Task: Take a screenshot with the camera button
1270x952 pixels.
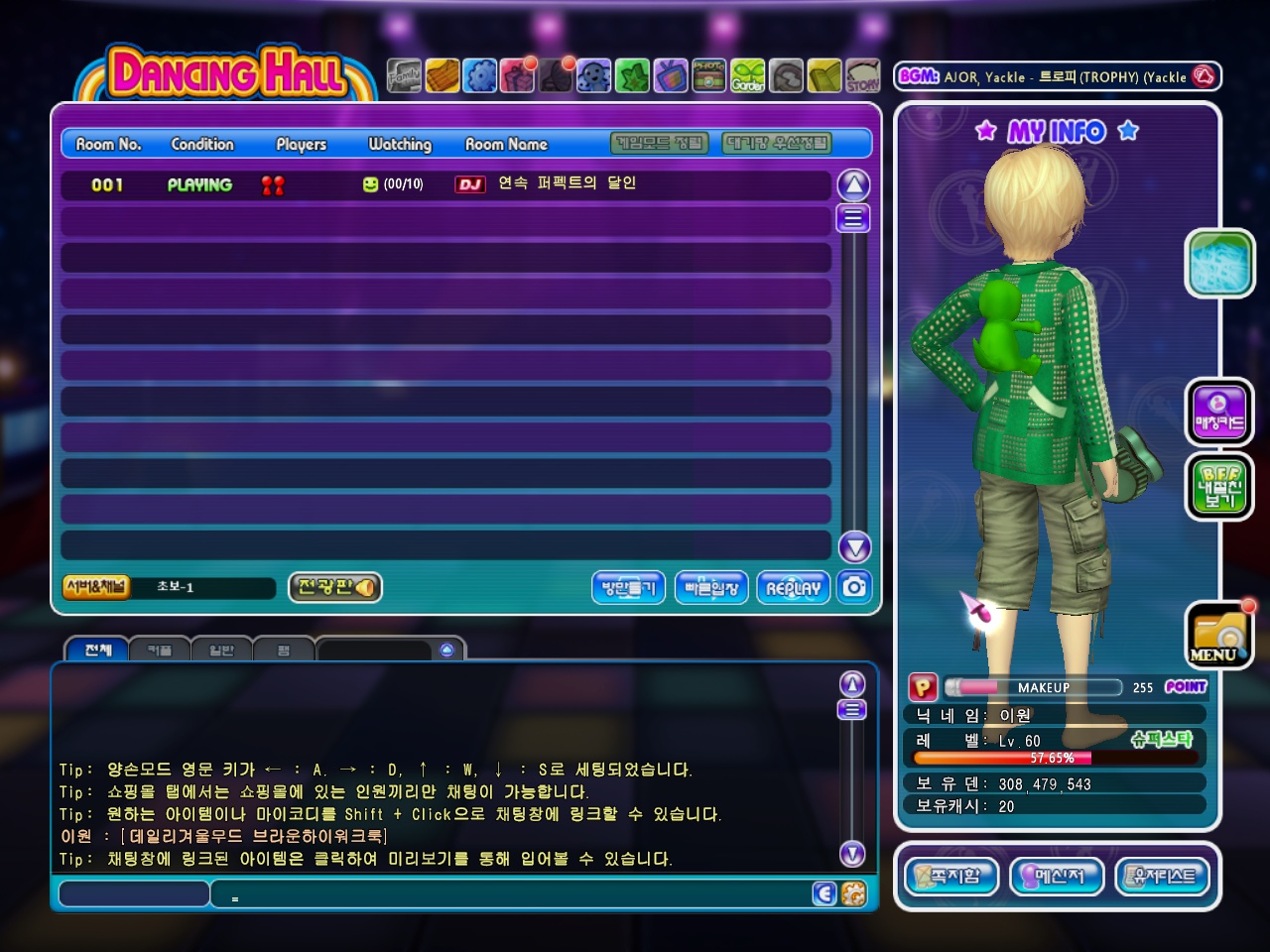Action: tap(854, 587)
